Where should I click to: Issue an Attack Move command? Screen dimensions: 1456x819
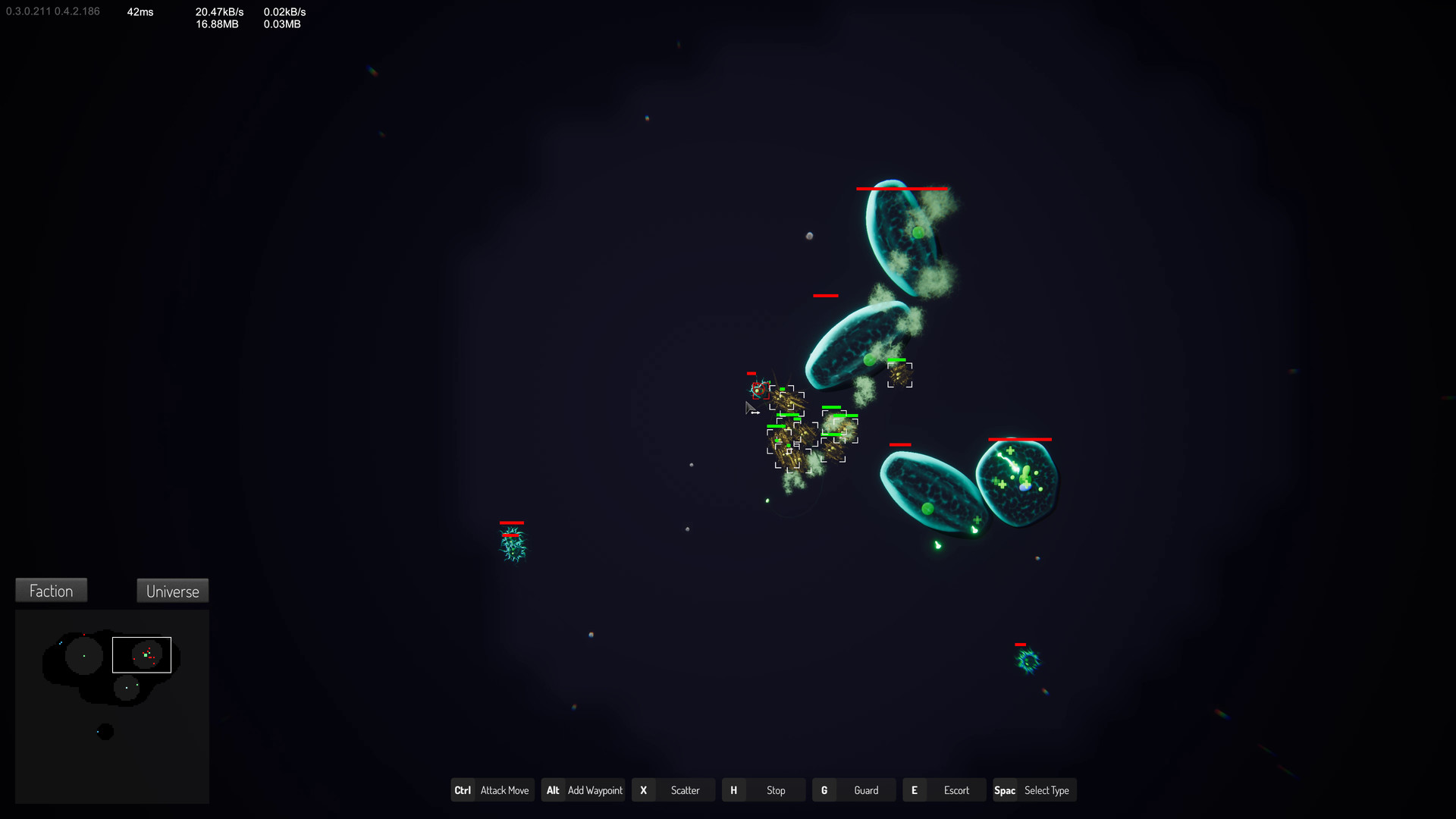(493, 789)
